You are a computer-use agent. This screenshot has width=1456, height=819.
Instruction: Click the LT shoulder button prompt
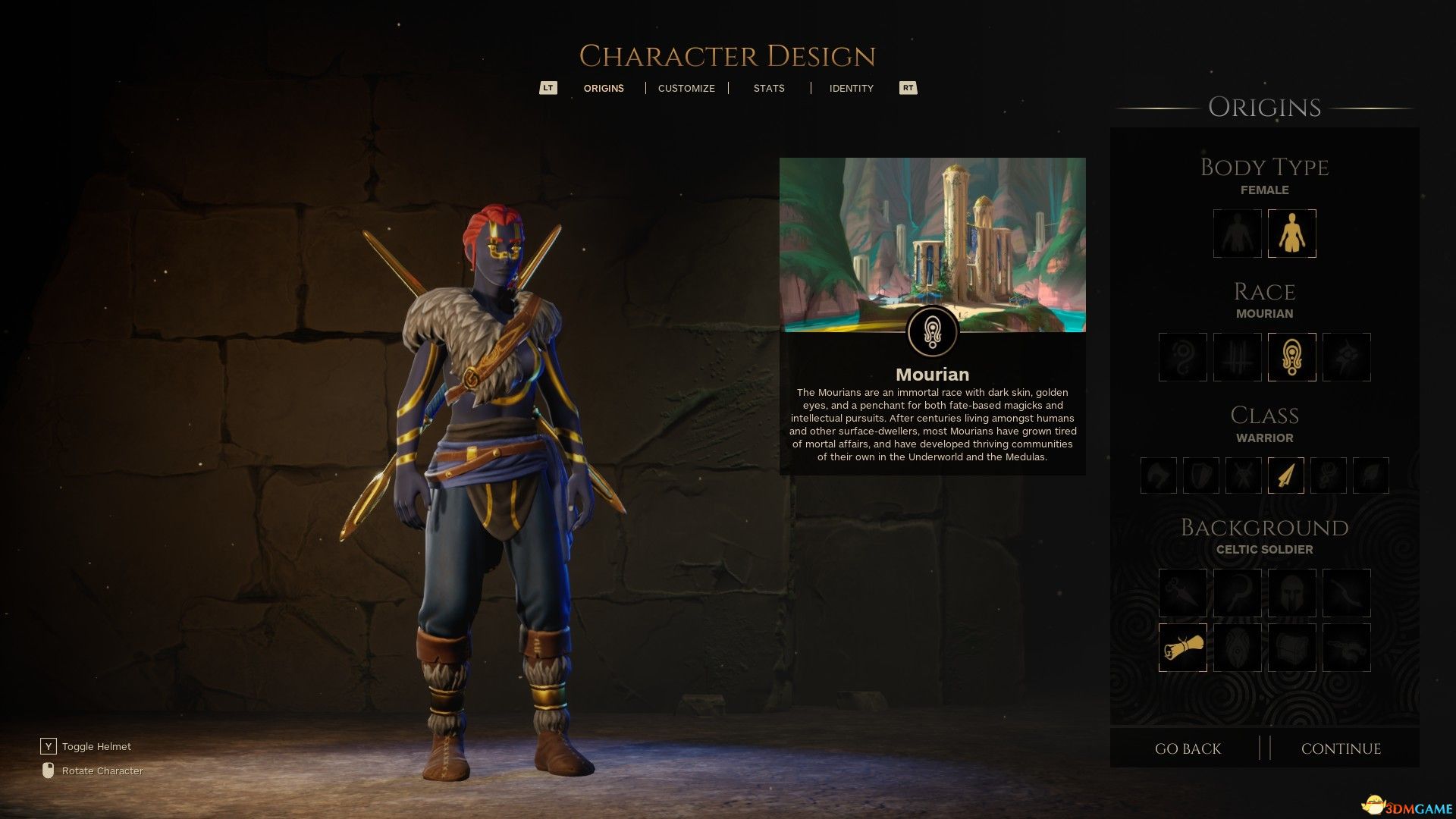[548, 88]
